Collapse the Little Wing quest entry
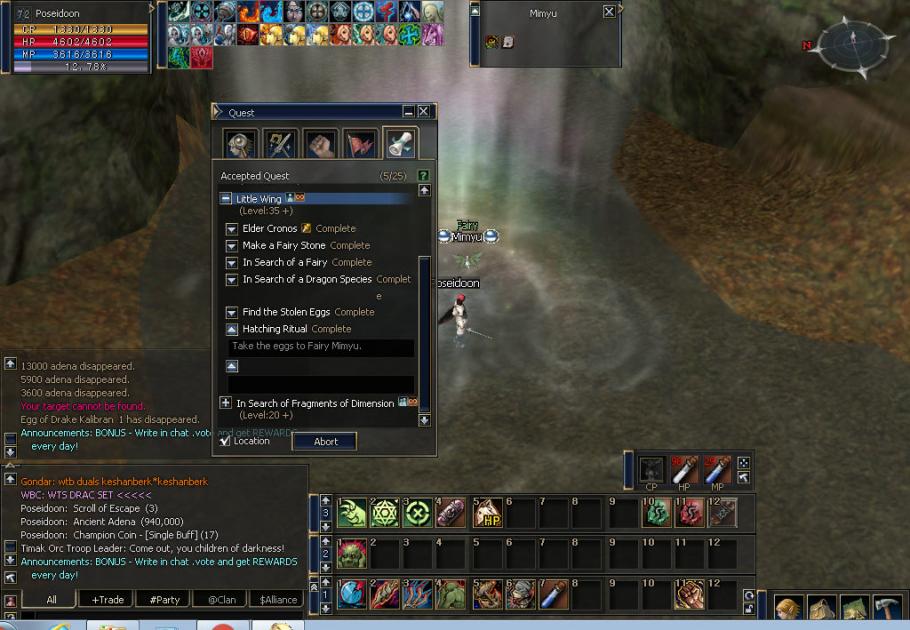 coord(226,199)
